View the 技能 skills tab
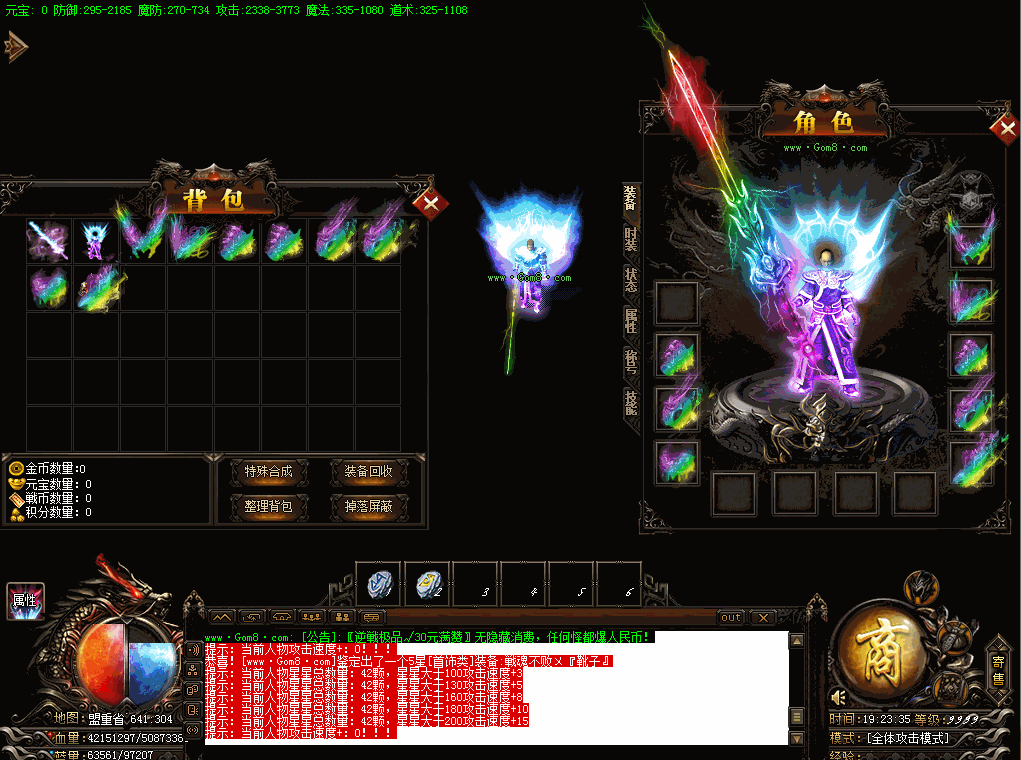 coord(631,402)
